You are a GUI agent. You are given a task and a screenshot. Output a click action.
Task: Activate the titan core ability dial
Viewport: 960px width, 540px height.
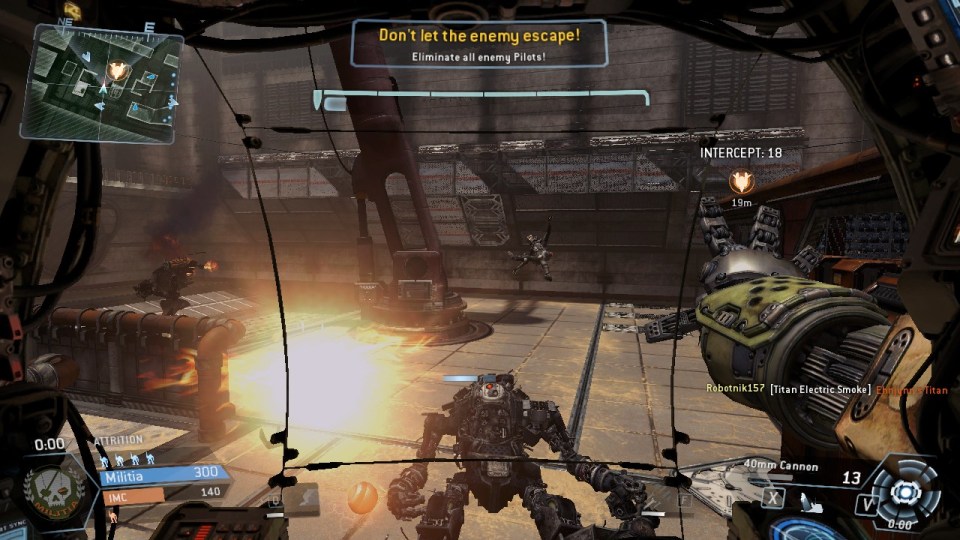905,491
